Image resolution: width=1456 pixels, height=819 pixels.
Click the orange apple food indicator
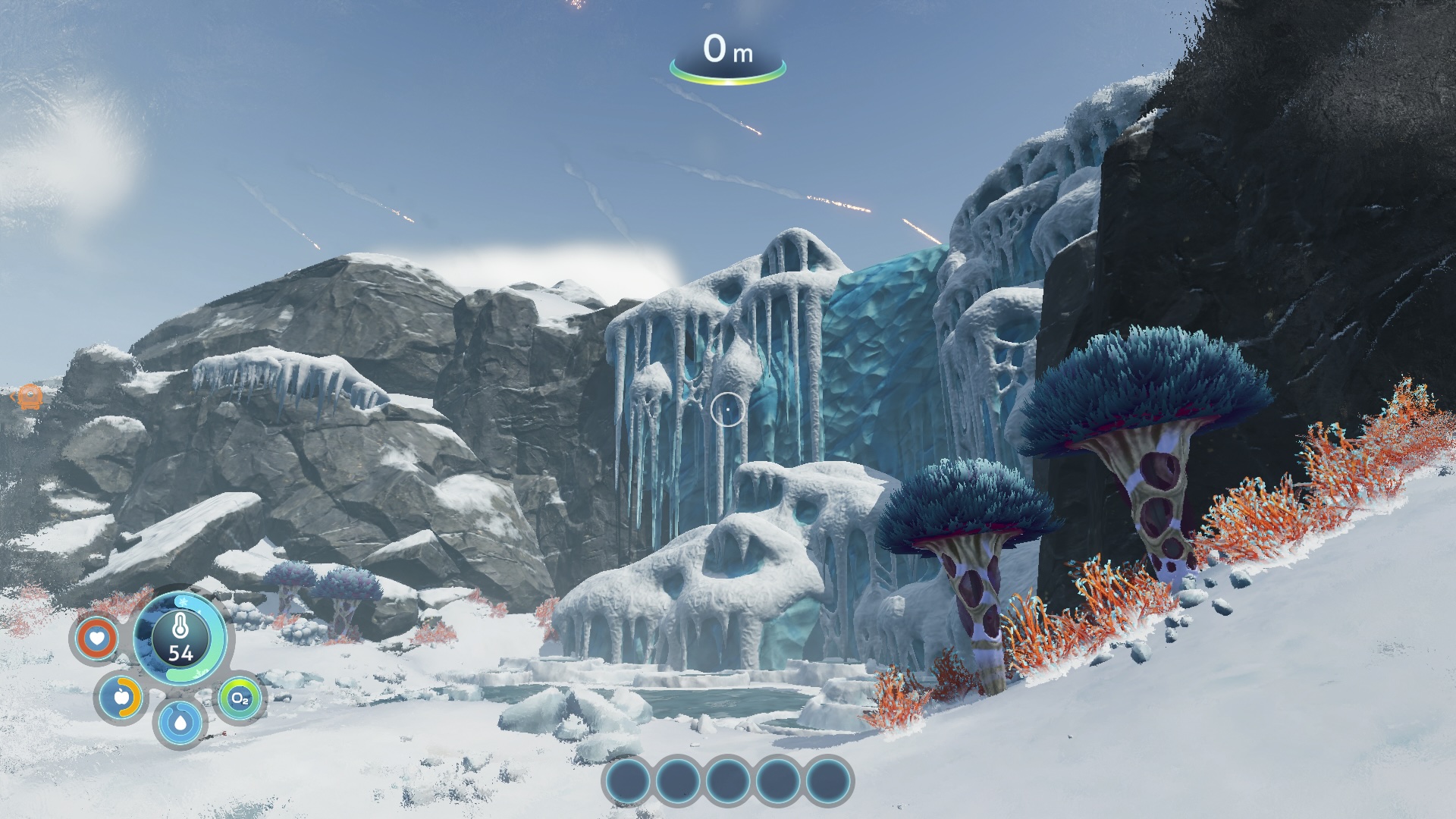123,698
